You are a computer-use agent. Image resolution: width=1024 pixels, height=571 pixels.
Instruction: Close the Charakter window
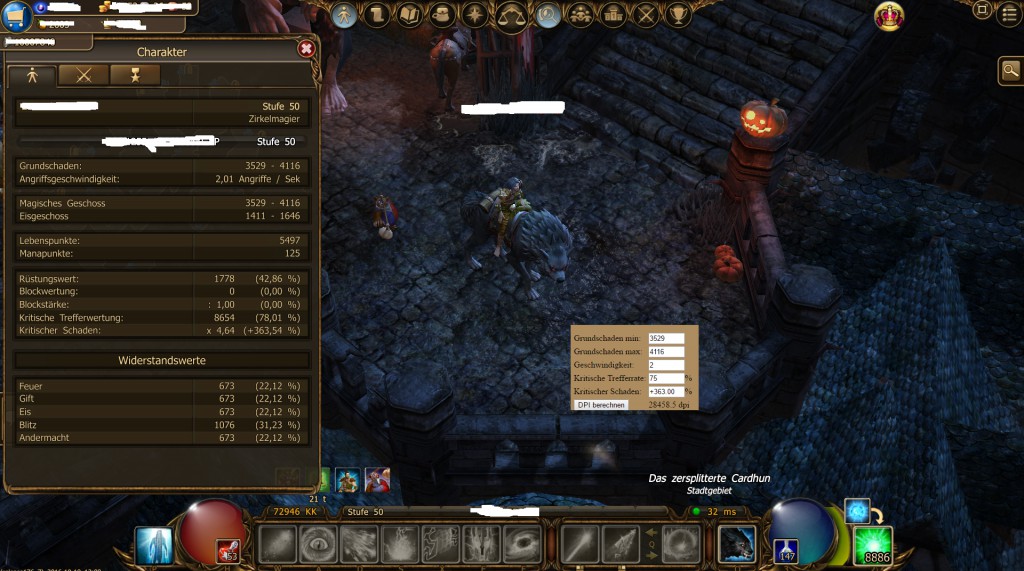tap(307, 48)
